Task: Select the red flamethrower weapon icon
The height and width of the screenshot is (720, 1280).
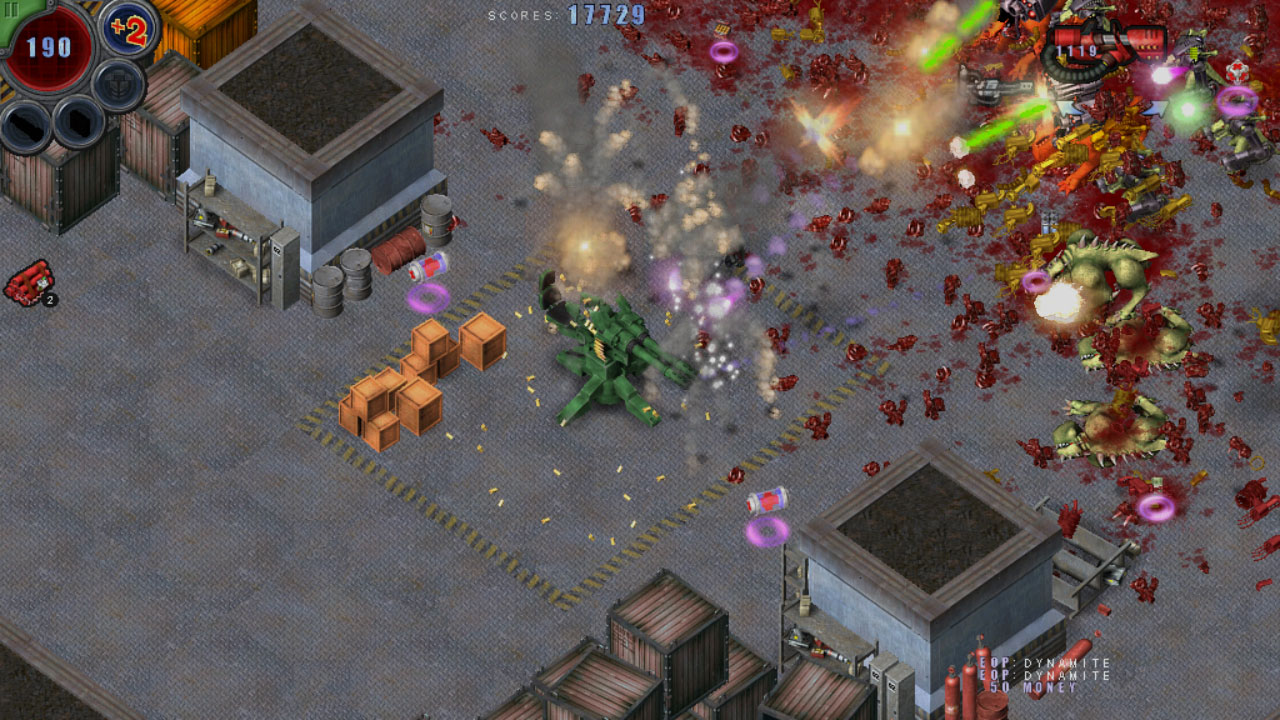Action: click(1112, 42)
